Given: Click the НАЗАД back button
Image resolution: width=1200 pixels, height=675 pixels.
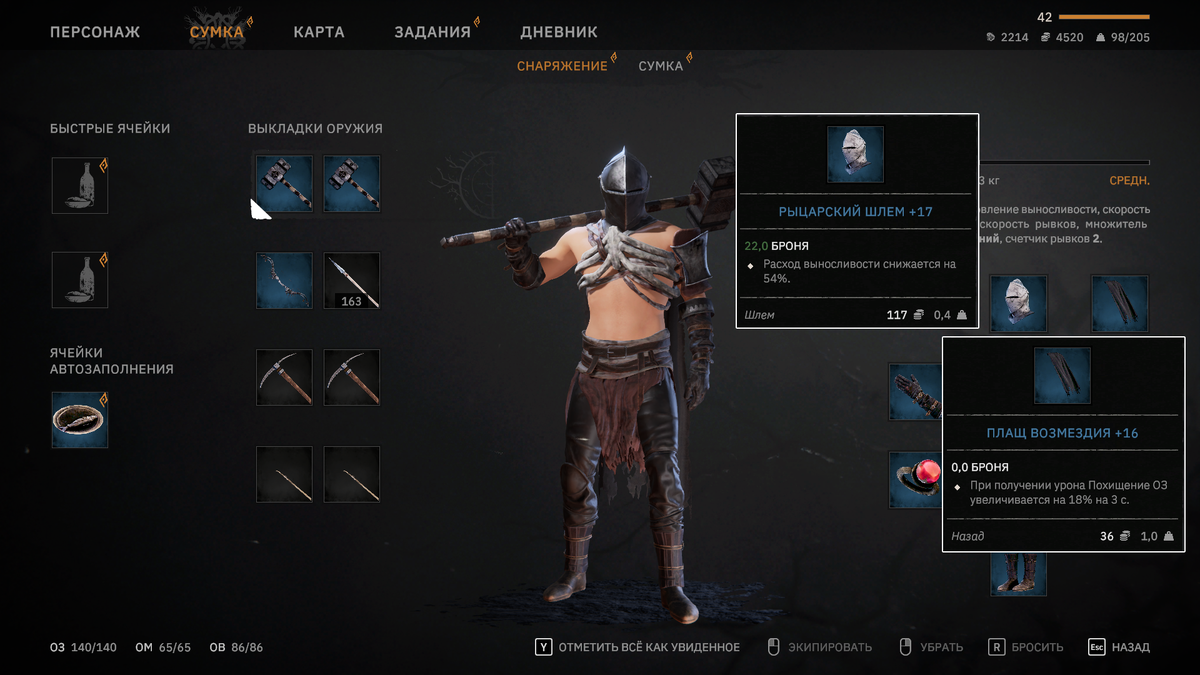Looking at the screenshot, I should [1119, 647].
